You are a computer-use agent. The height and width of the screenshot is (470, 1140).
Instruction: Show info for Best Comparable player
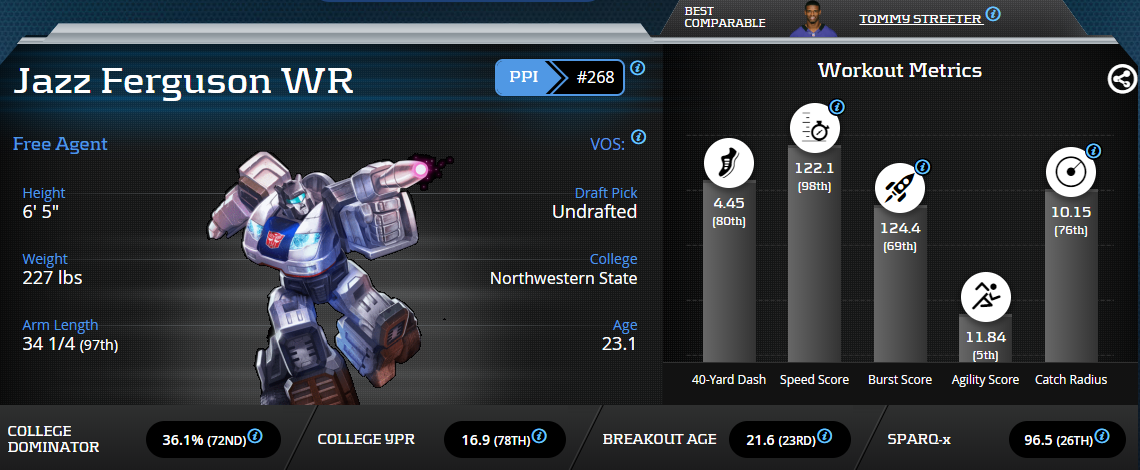tap(993, 14)
